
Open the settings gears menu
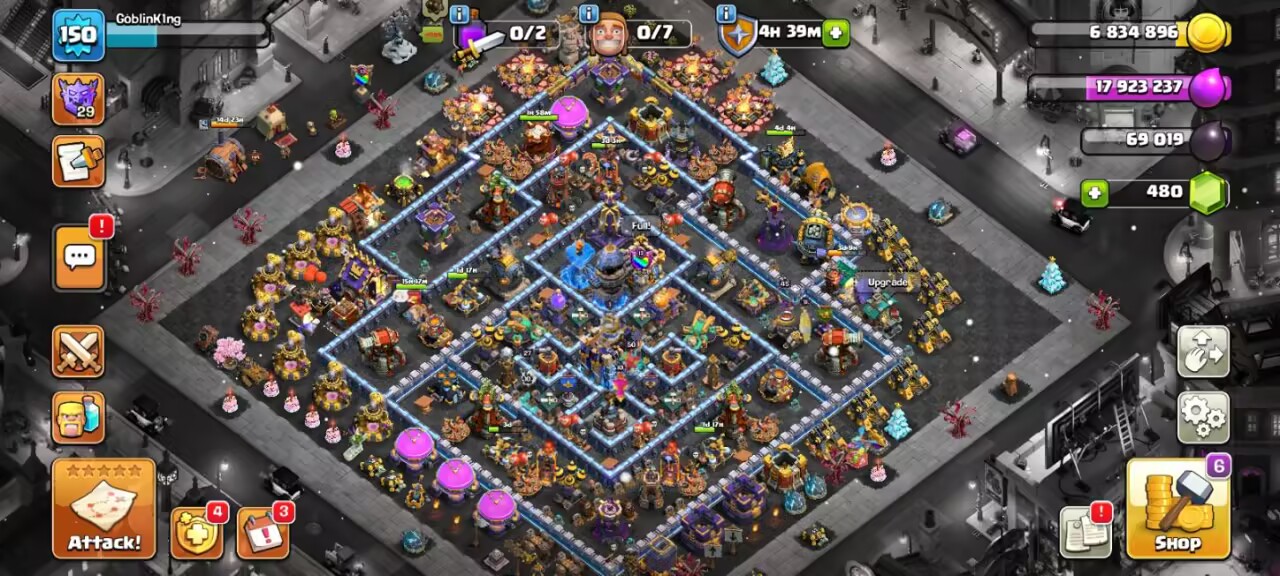click(1203, 417)
